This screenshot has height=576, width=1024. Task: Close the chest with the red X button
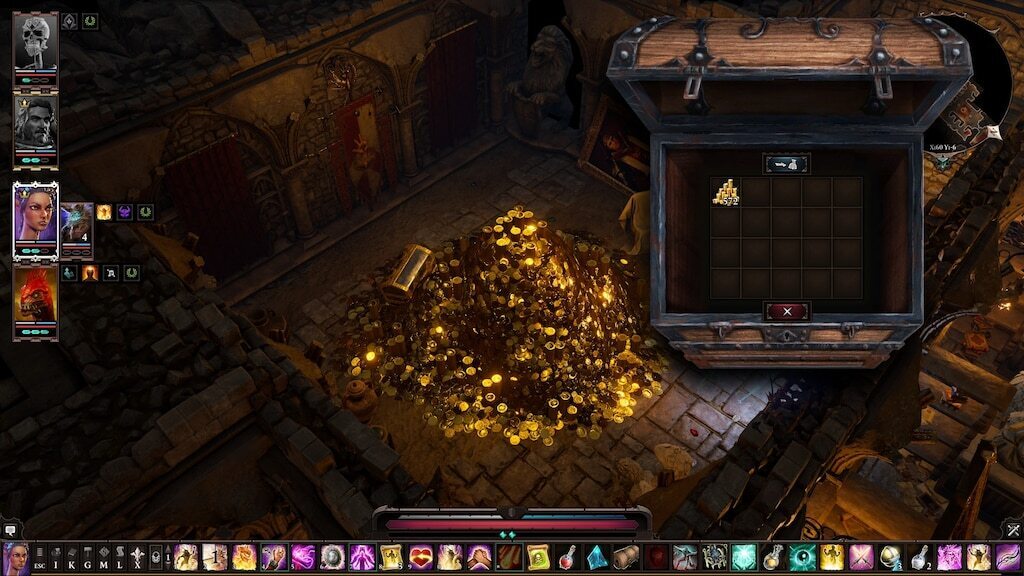787,311
